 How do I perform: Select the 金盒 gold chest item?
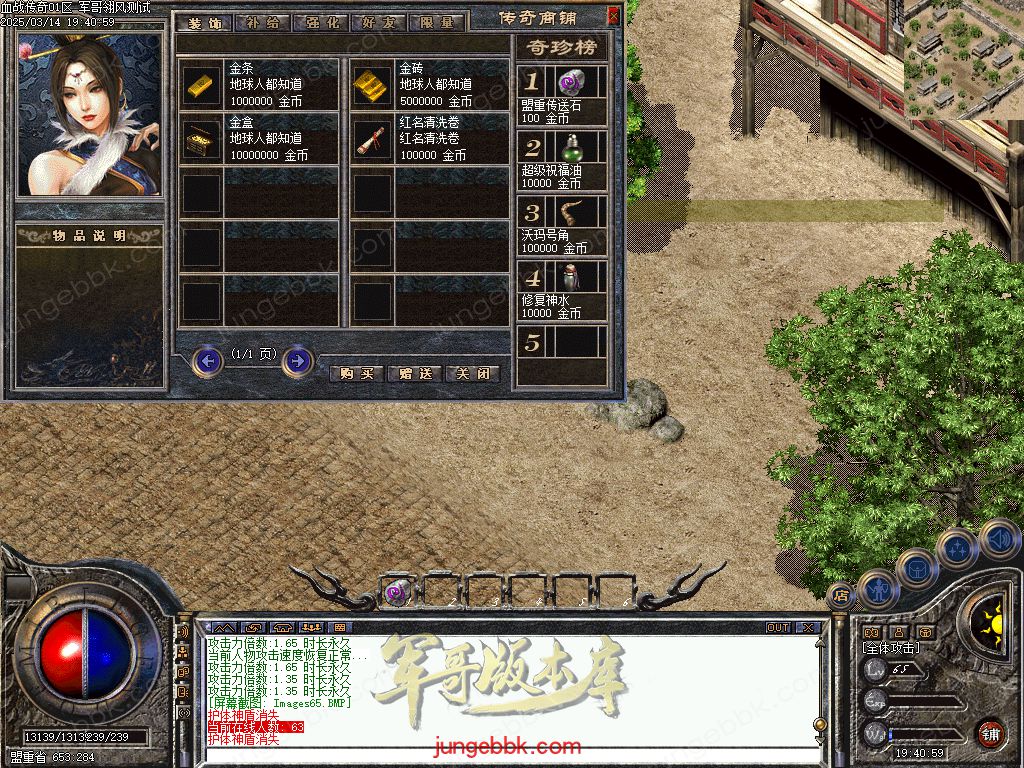pos(203,141)
